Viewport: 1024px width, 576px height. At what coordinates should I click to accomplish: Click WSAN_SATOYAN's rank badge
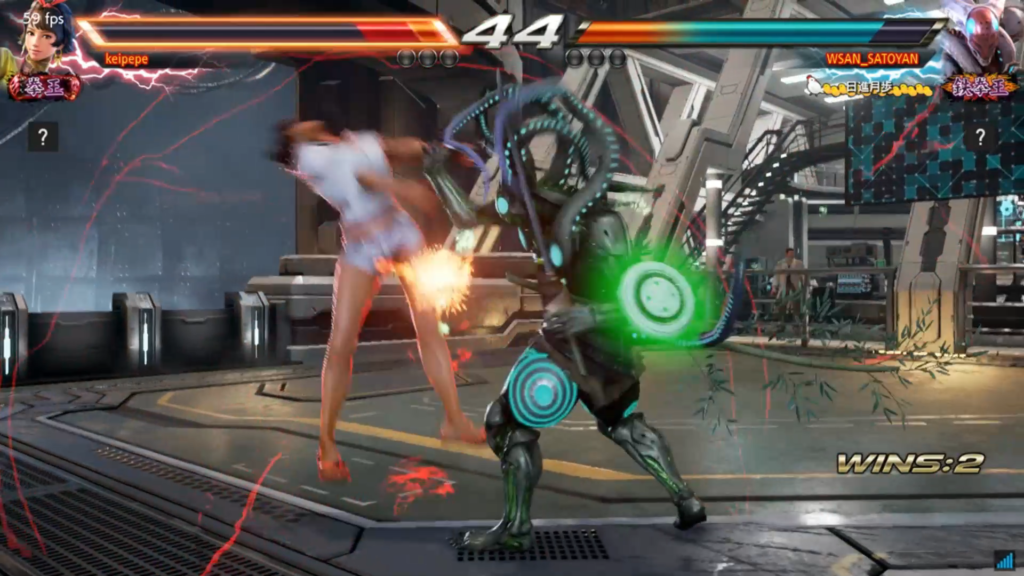tap(979, 87)
